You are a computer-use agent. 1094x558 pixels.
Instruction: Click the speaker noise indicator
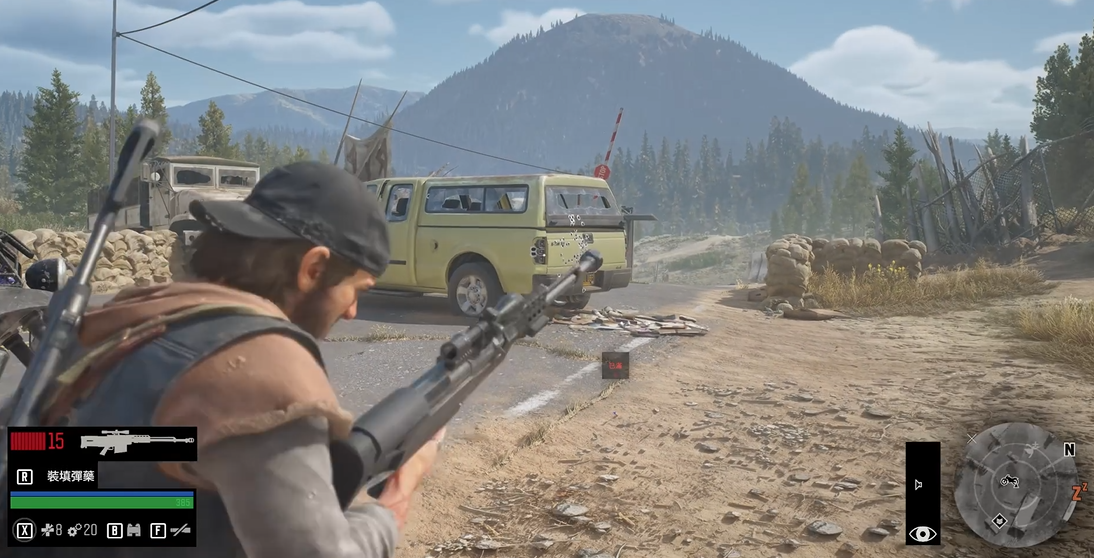(x=918, y=485)
